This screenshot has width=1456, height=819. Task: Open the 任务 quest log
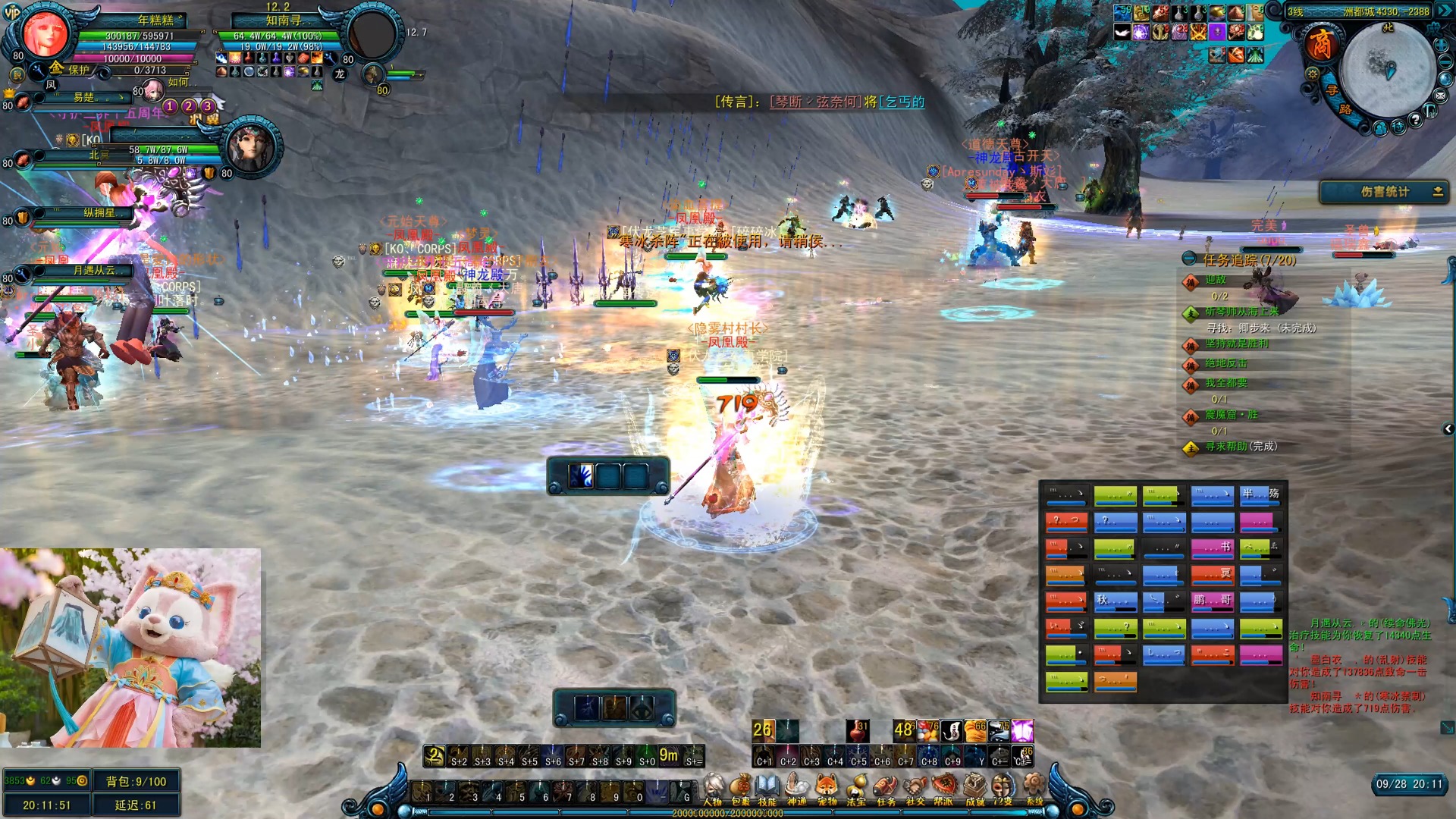coord(886,789)
